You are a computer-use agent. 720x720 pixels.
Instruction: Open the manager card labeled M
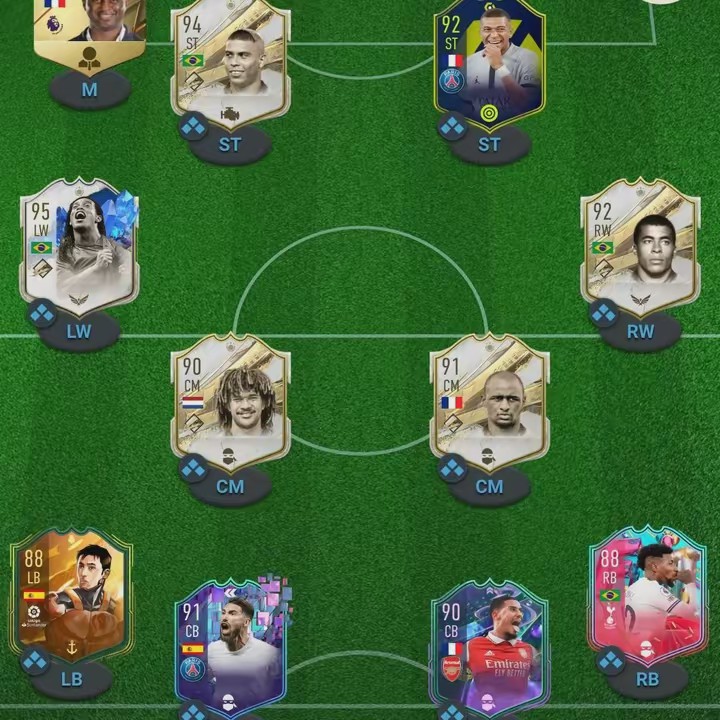tap(90, 30)
